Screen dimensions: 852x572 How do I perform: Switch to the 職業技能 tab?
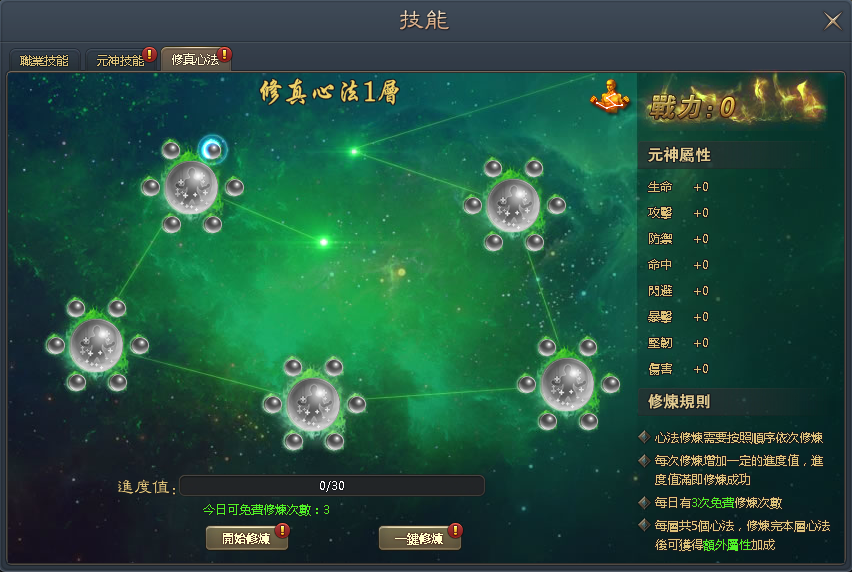pyautogui.click(x=44, y=60)
